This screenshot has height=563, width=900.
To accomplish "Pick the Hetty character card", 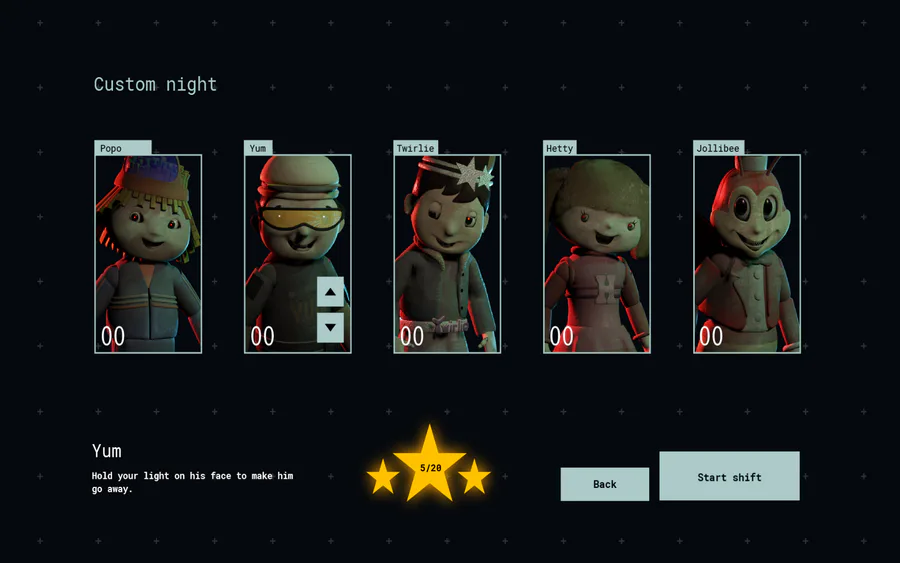I will 597,253.
